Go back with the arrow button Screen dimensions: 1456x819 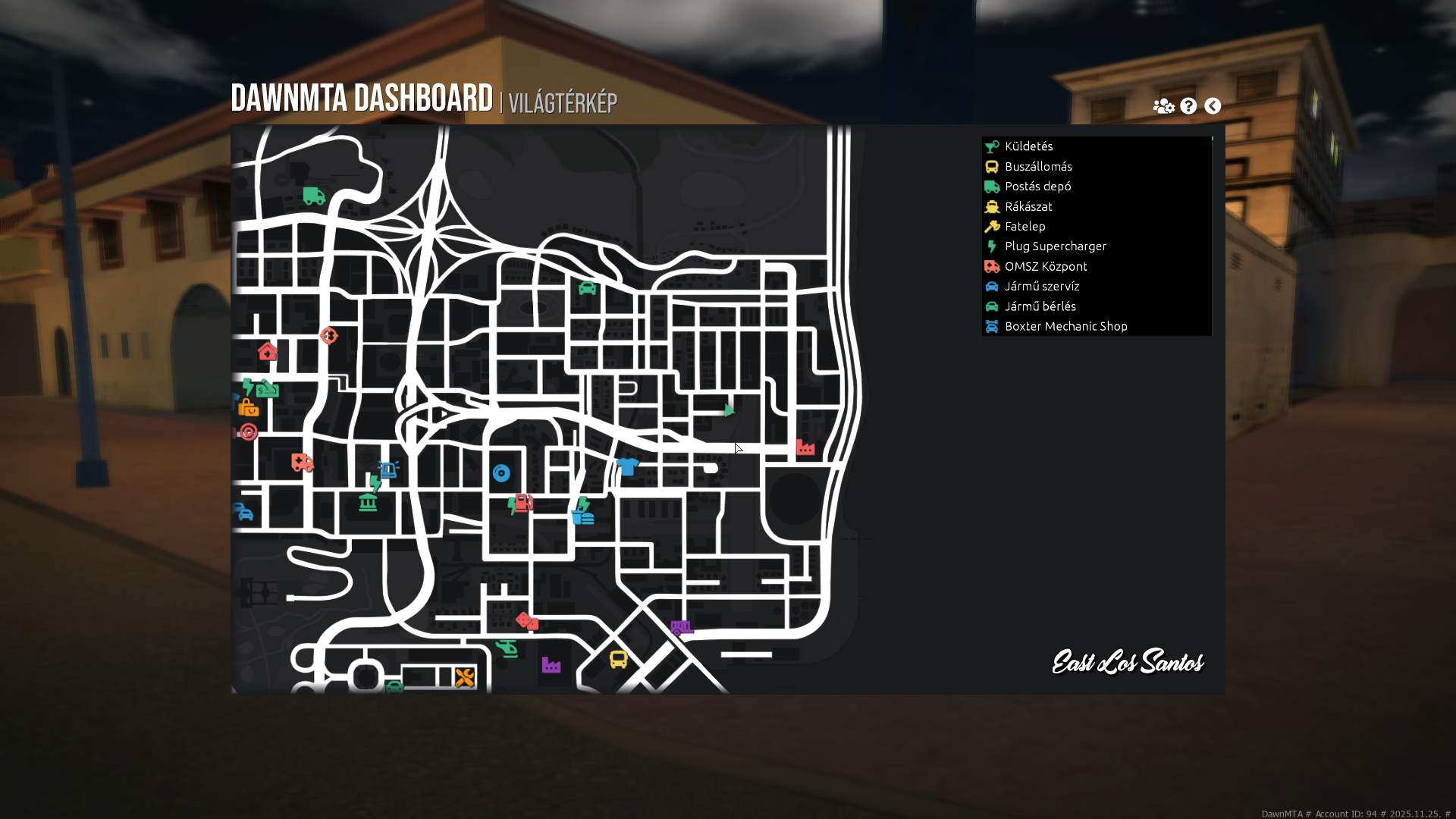click(x=1213, y=106)
